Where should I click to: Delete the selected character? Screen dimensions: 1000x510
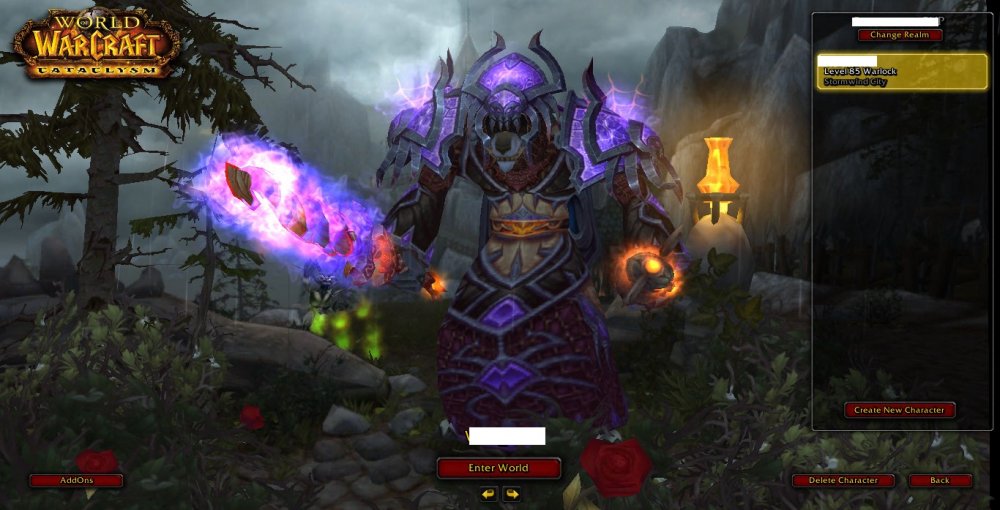tap(842, 481)
